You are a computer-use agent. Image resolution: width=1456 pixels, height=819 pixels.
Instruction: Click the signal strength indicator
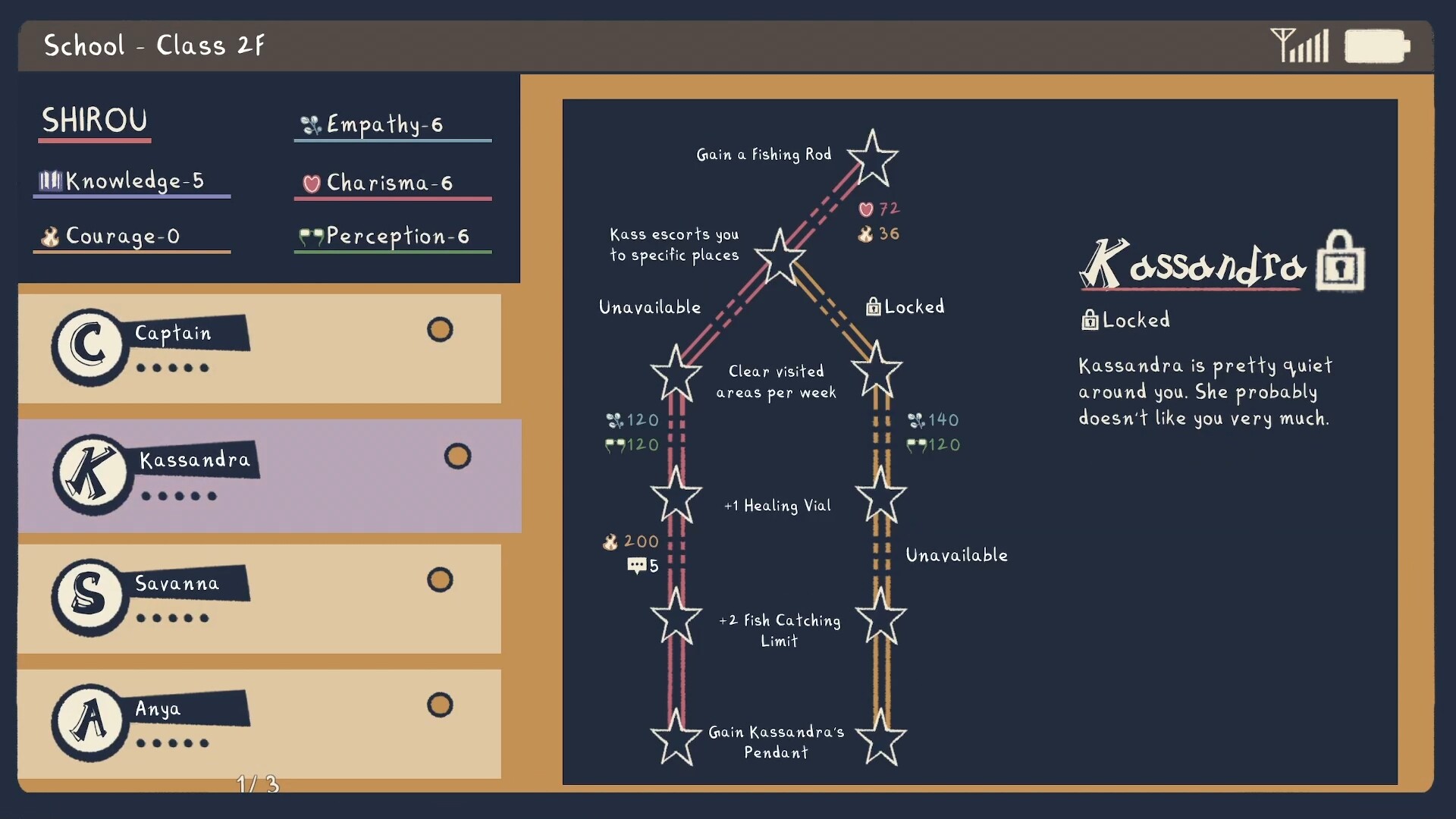(x=1301, y=45)
